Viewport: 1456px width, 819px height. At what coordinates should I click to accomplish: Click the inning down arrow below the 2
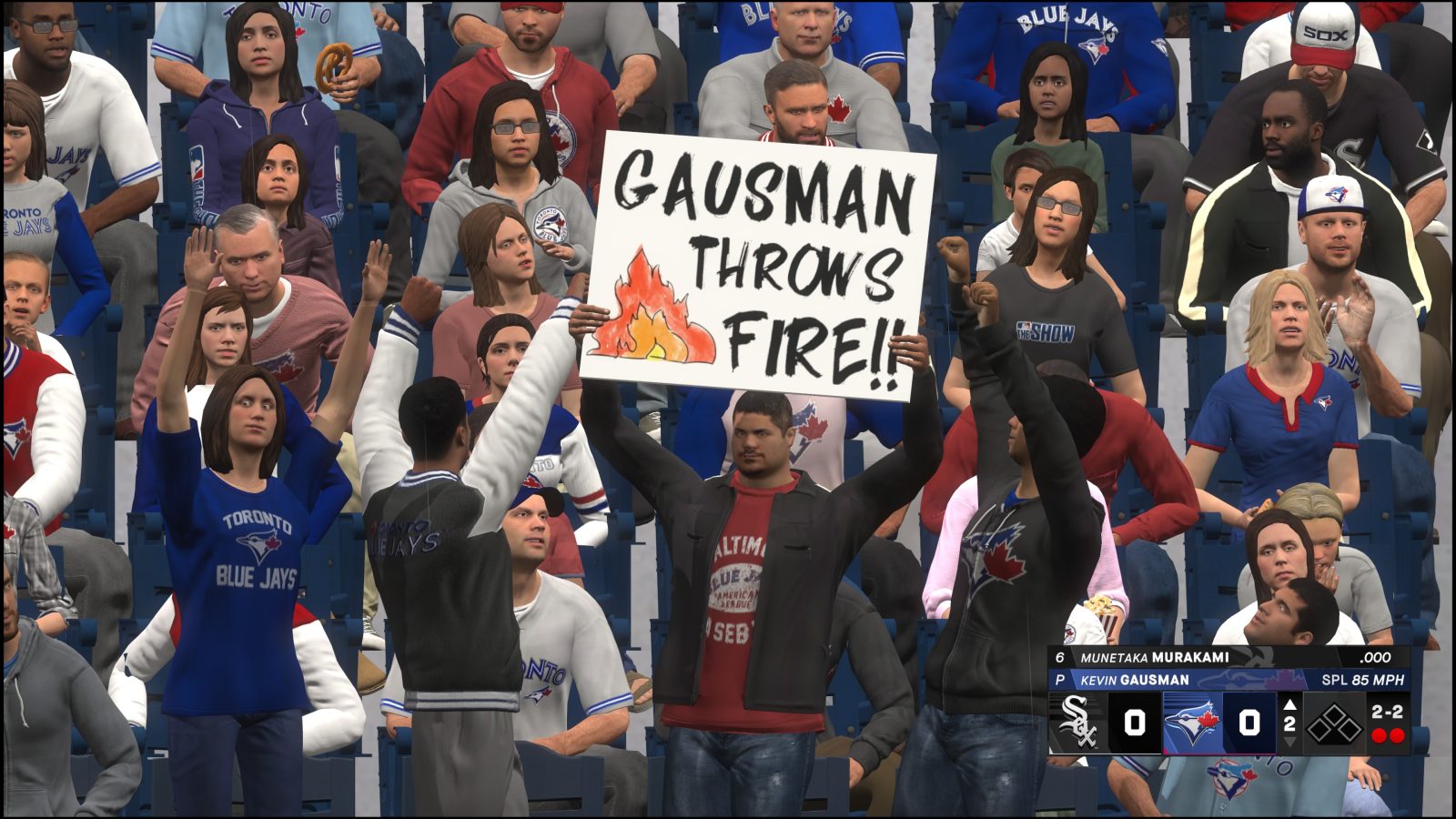click(1289, 743)
